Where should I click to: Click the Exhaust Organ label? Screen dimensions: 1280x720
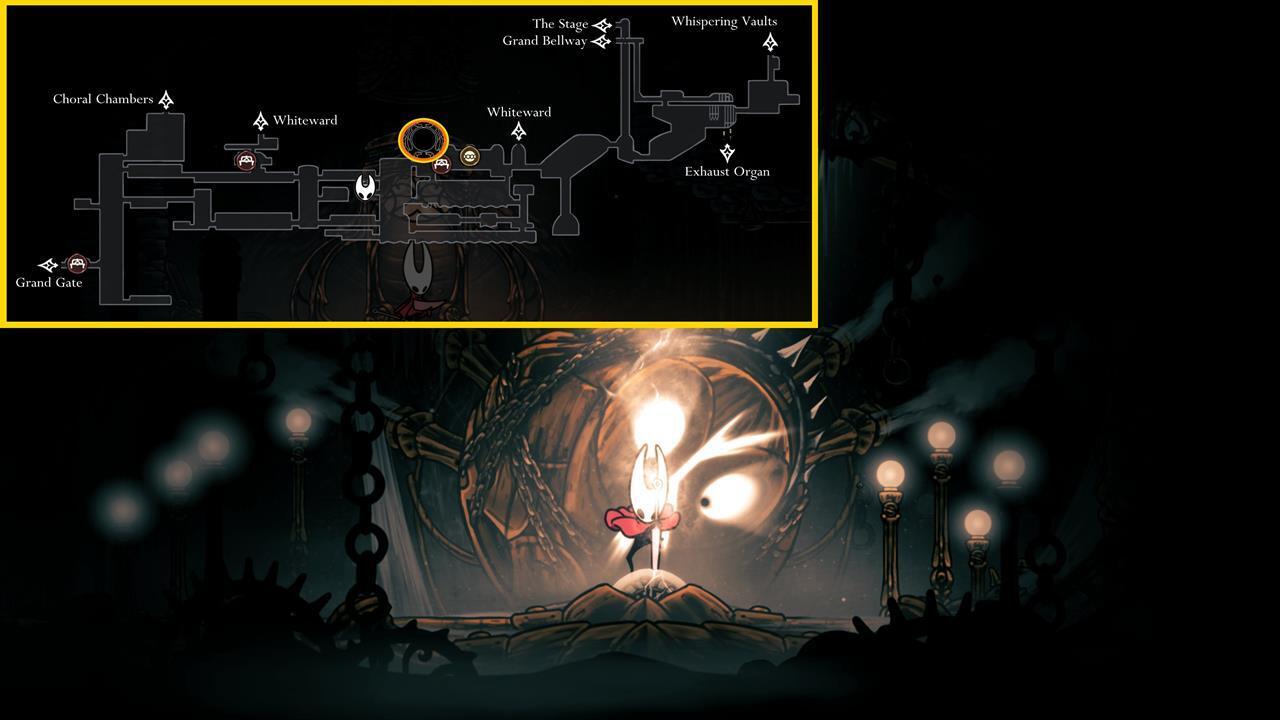click(727, 171)
